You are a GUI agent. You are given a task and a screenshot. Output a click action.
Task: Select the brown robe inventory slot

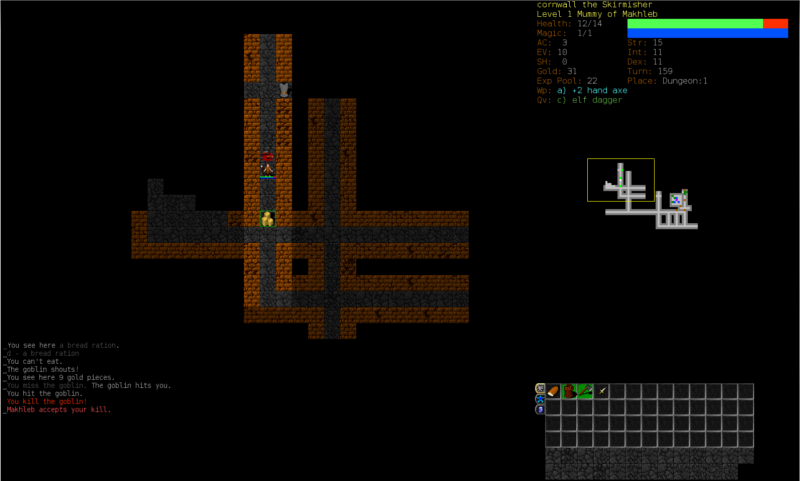[x=569, y=391]
